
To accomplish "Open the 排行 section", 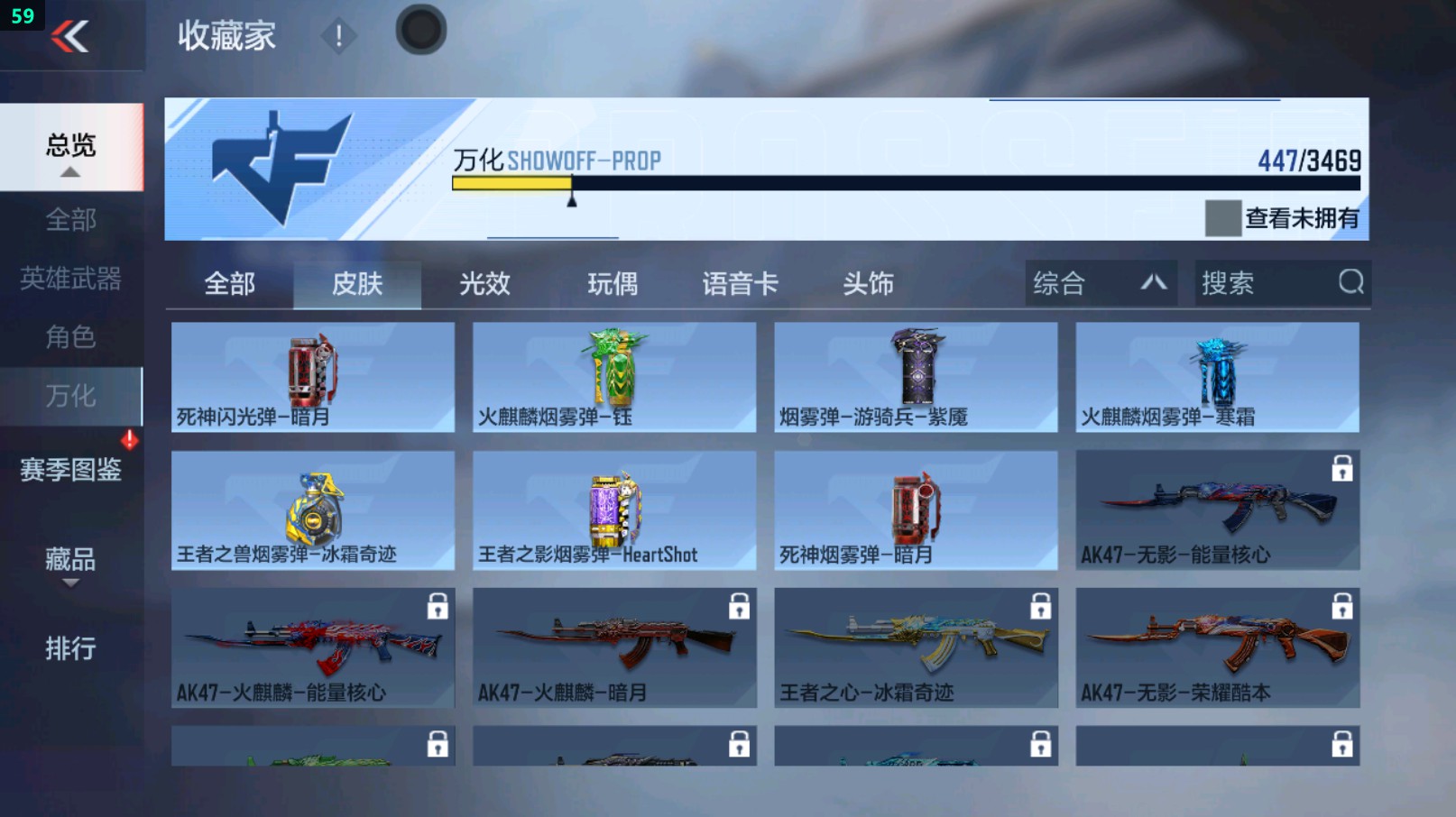I will (x=72, y=647).
